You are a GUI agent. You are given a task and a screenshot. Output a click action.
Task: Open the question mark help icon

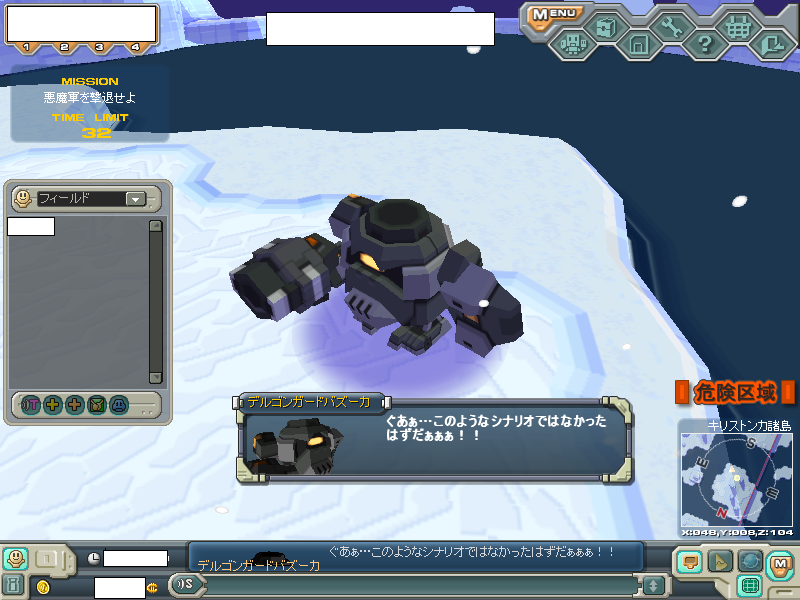704,44
